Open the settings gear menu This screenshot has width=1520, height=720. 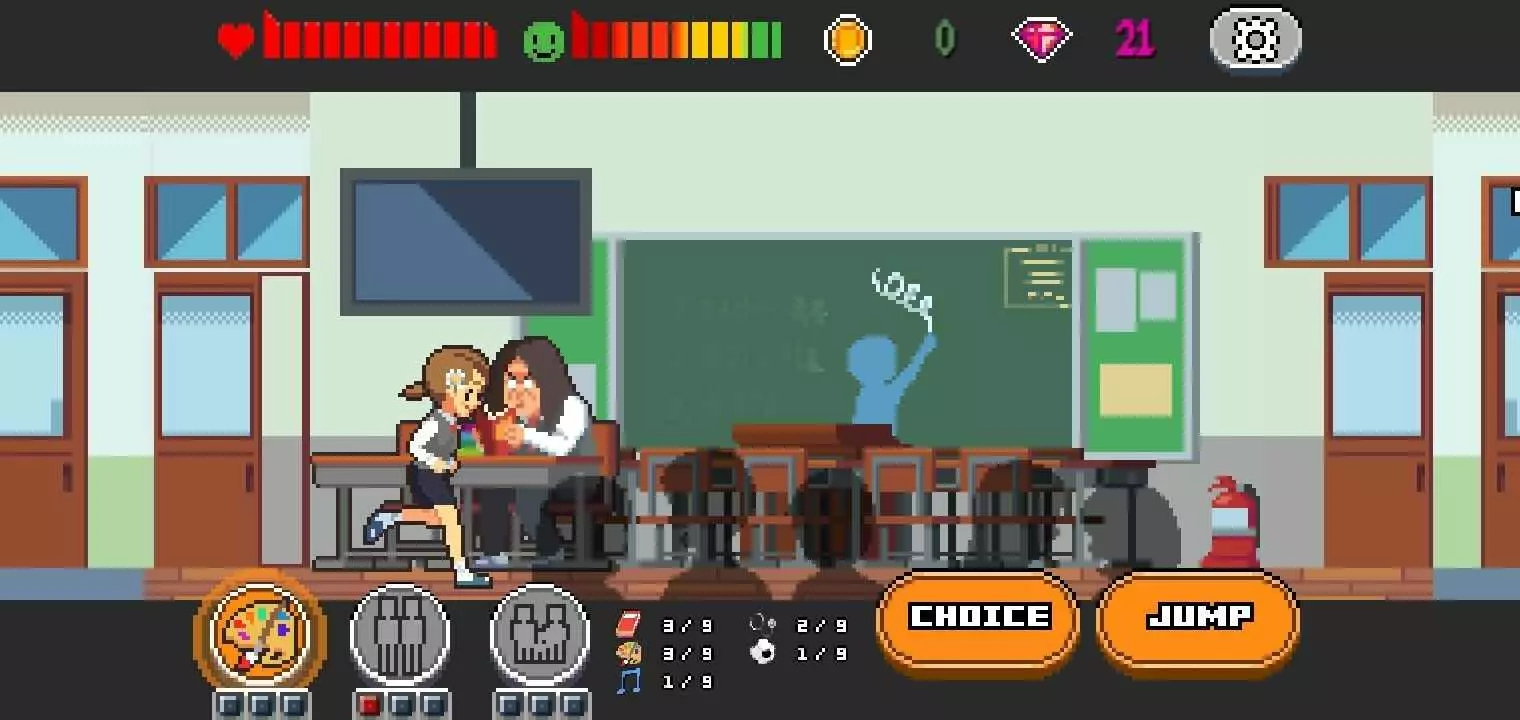coord(1256,40)
